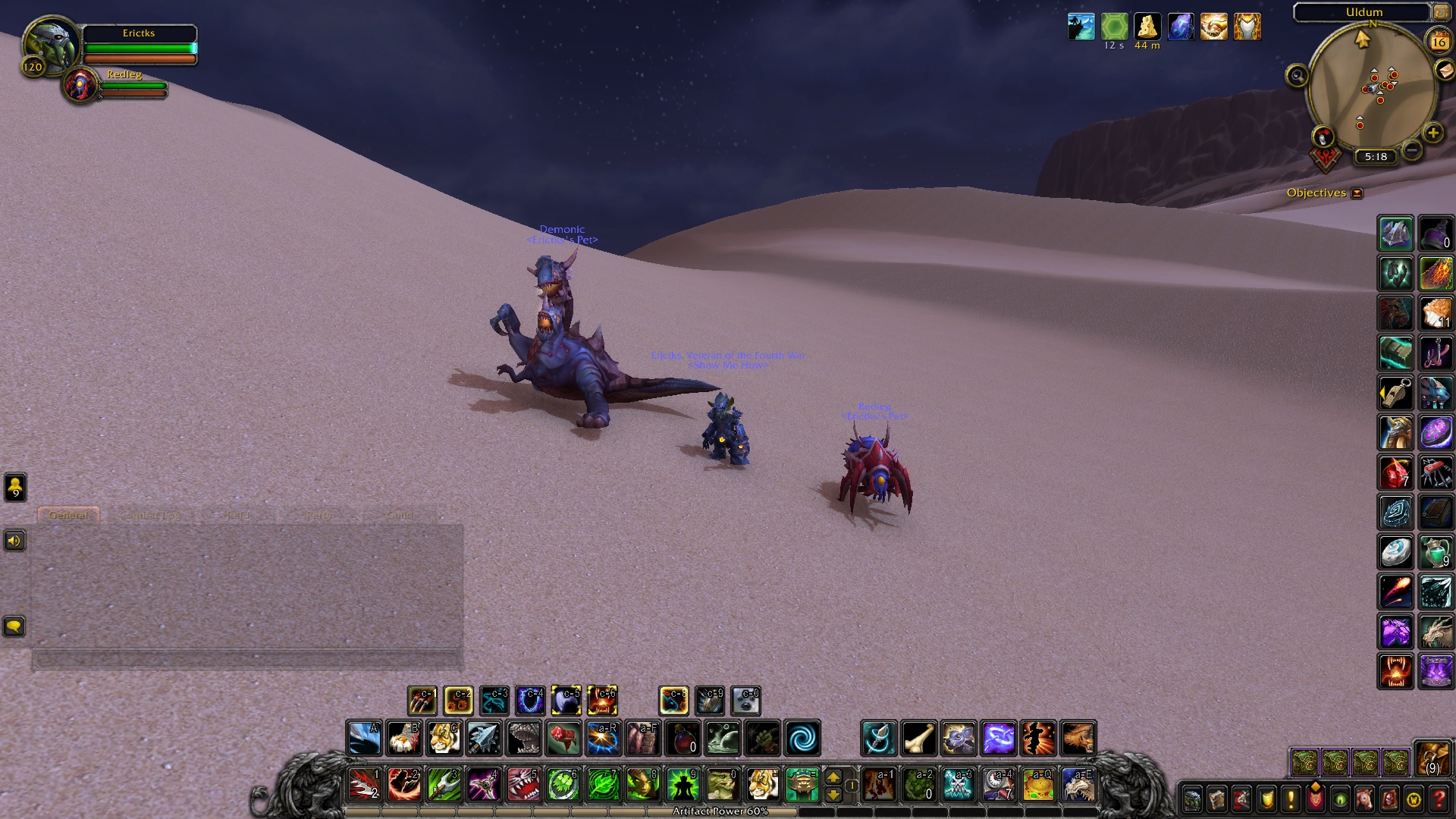Image resolution: width=1456 pixels, height=819 pixels.
Task: Toggle the chat sound speaker icon
Action: [x=14, y=541]
